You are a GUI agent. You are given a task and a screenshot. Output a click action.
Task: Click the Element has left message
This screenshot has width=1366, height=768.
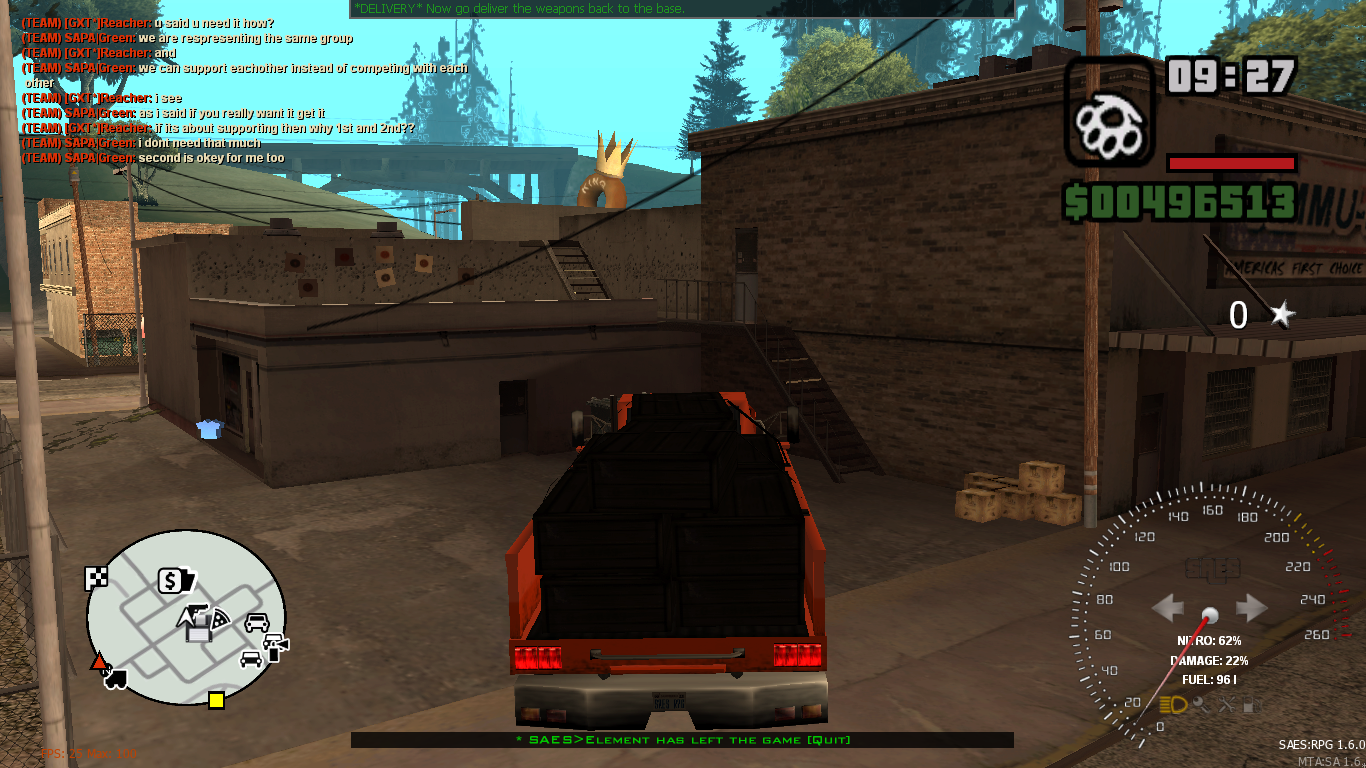tap(683, 740)
